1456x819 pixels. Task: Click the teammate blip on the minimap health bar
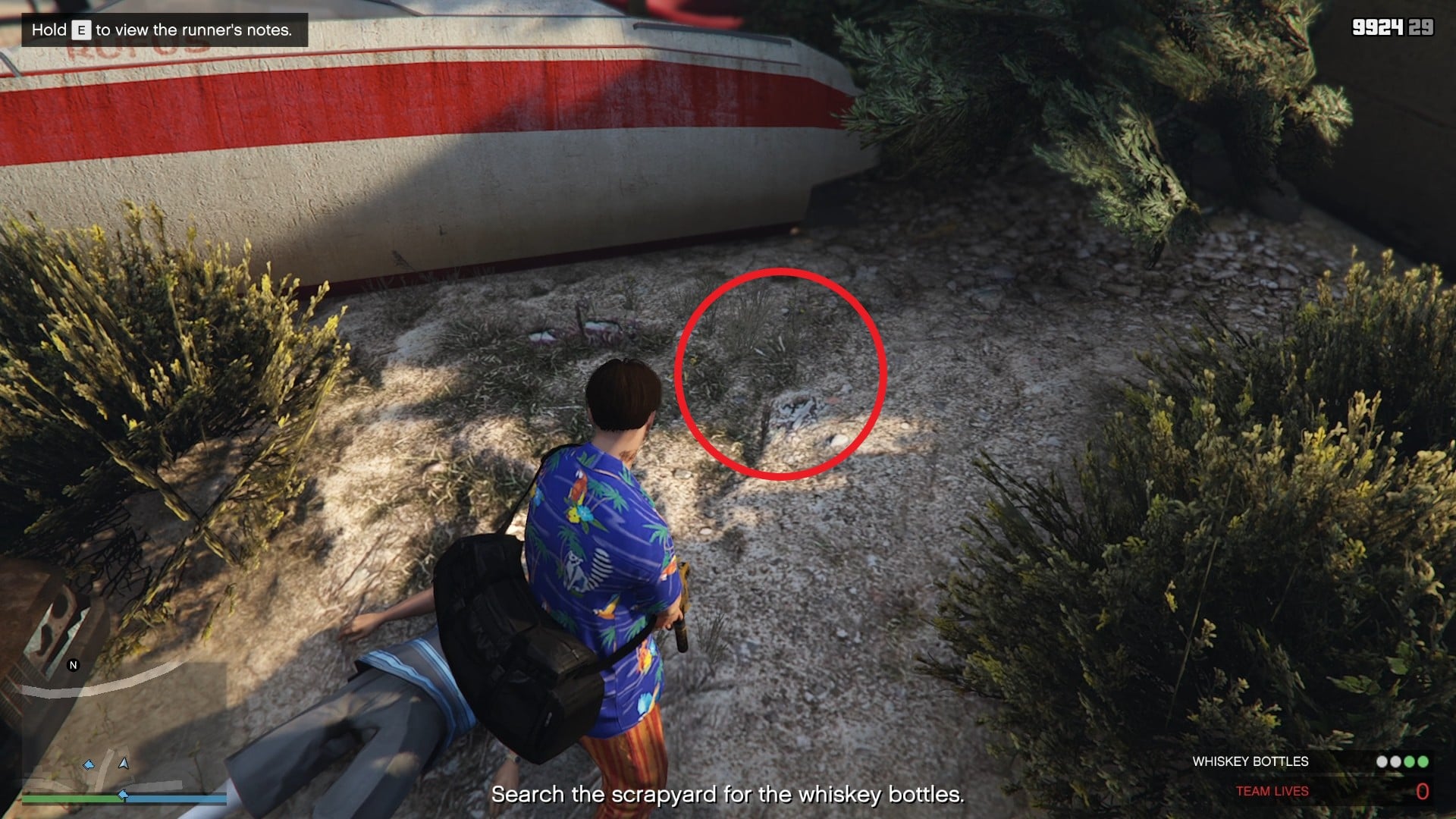click(x=123, y=795)
